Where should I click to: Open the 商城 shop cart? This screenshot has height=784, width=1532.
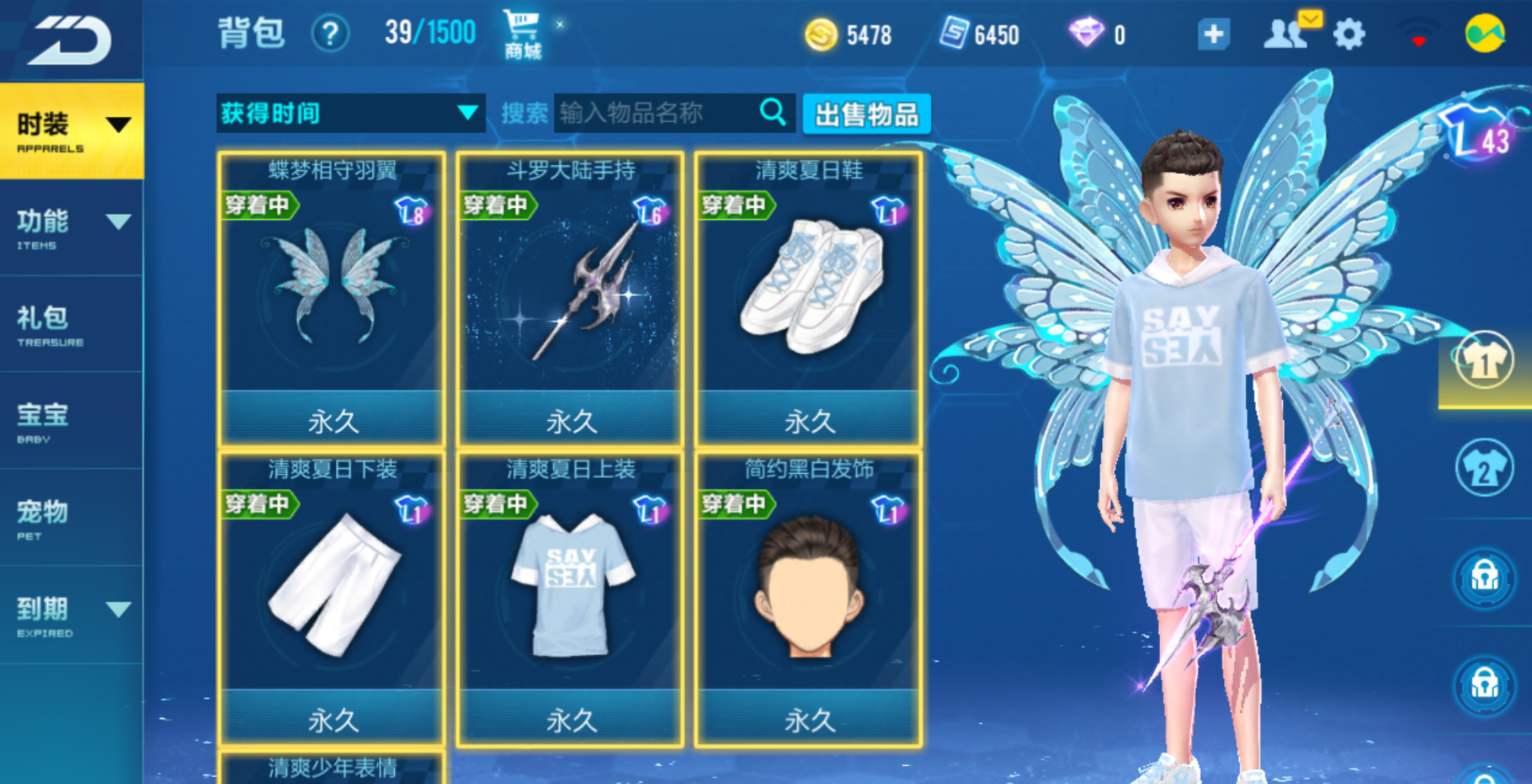point(522,35)
